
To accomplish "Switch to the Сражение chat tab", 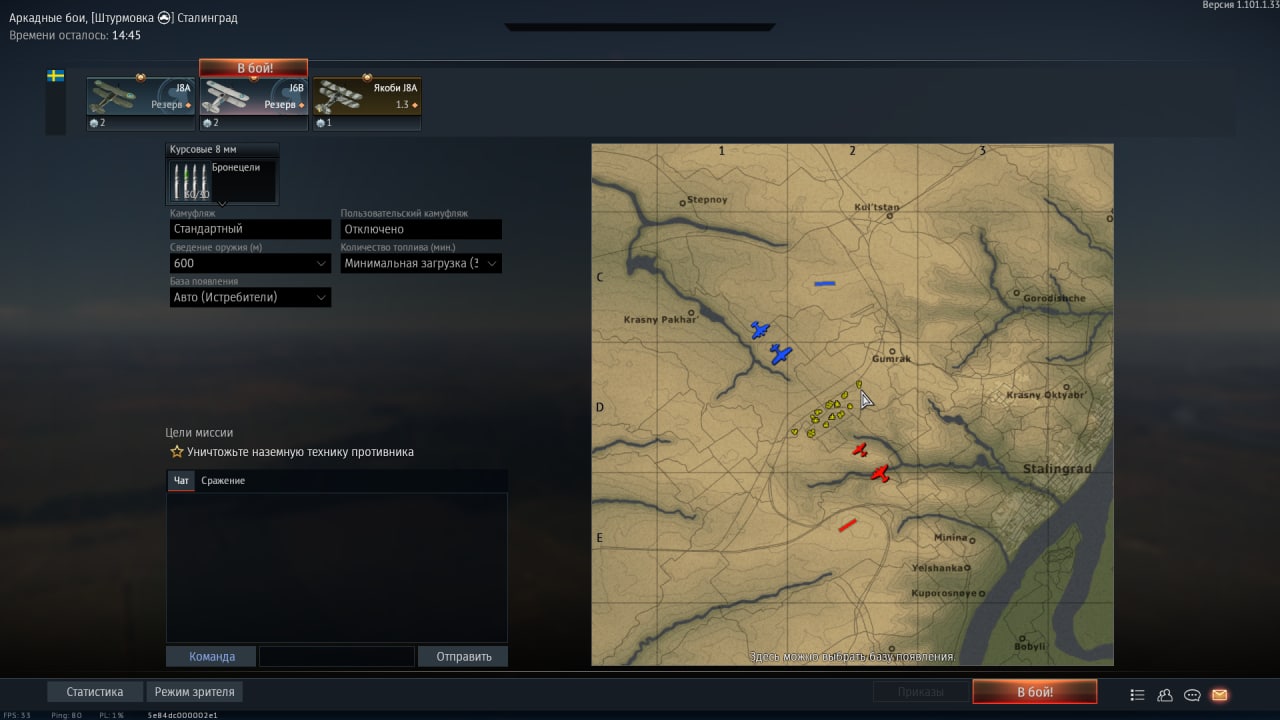I will coord(223,481).
